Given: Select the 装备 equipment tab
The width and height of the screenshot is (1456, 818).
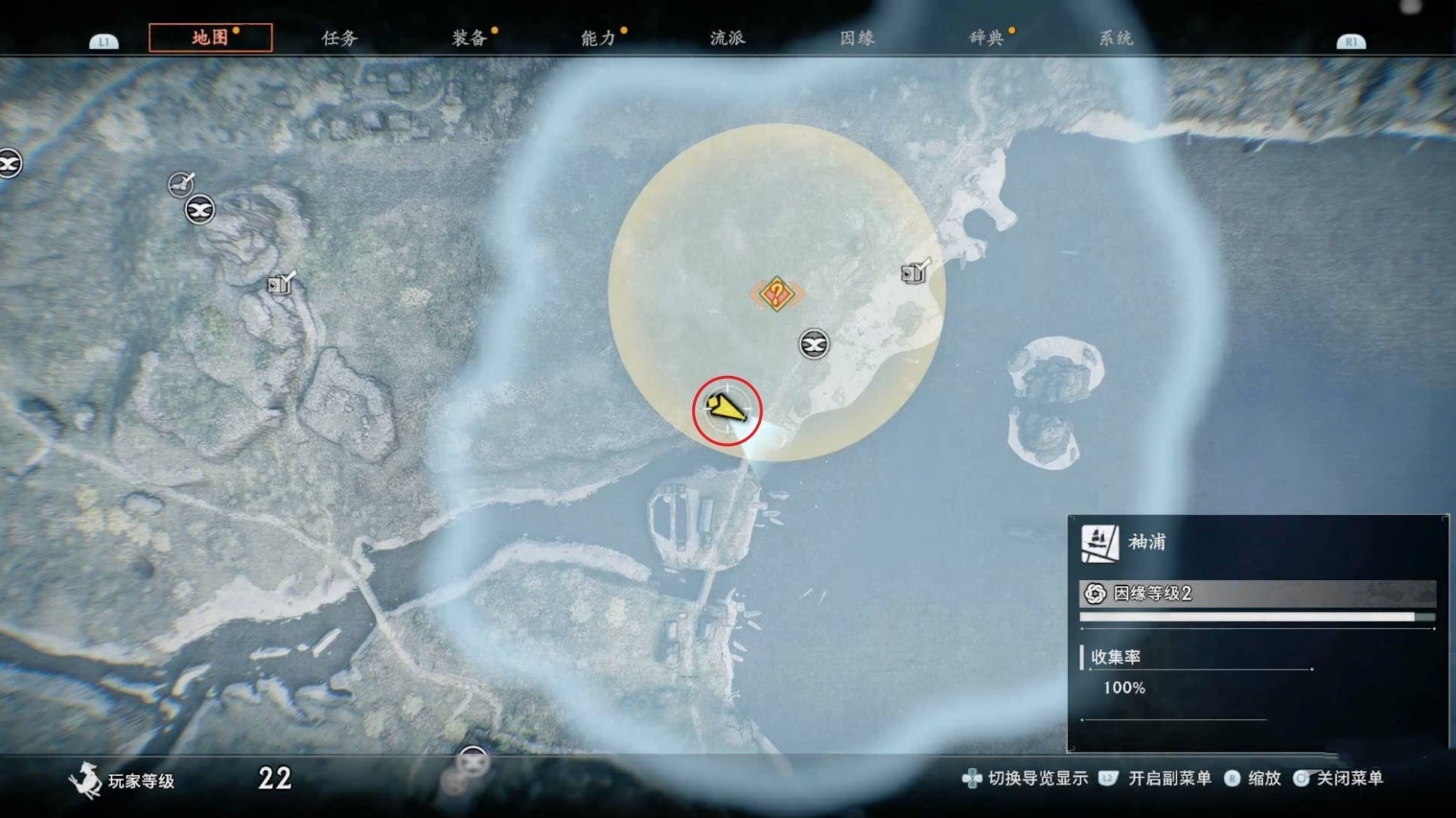Looking at the screenshot, I should (x=469, y=38).
